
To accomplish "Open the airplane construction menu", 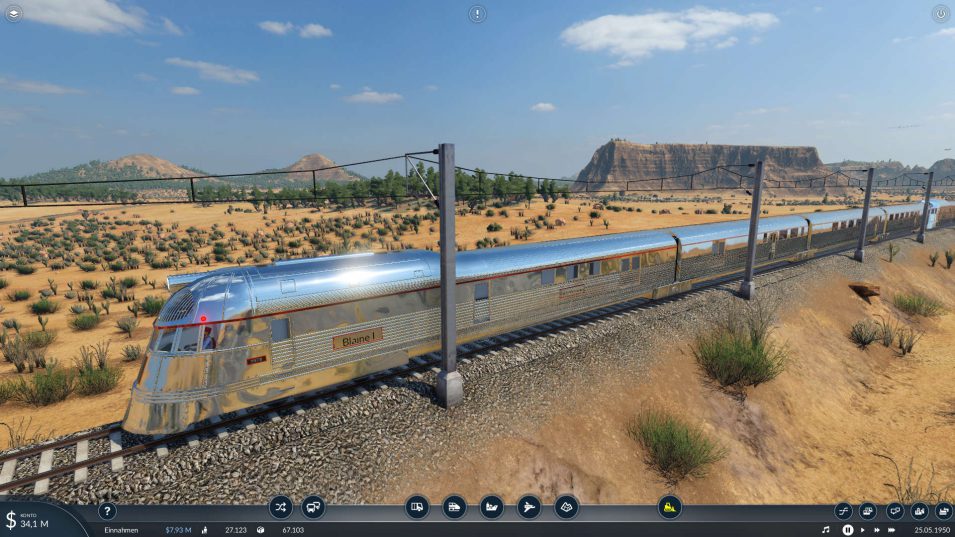I will coord(529,507).
